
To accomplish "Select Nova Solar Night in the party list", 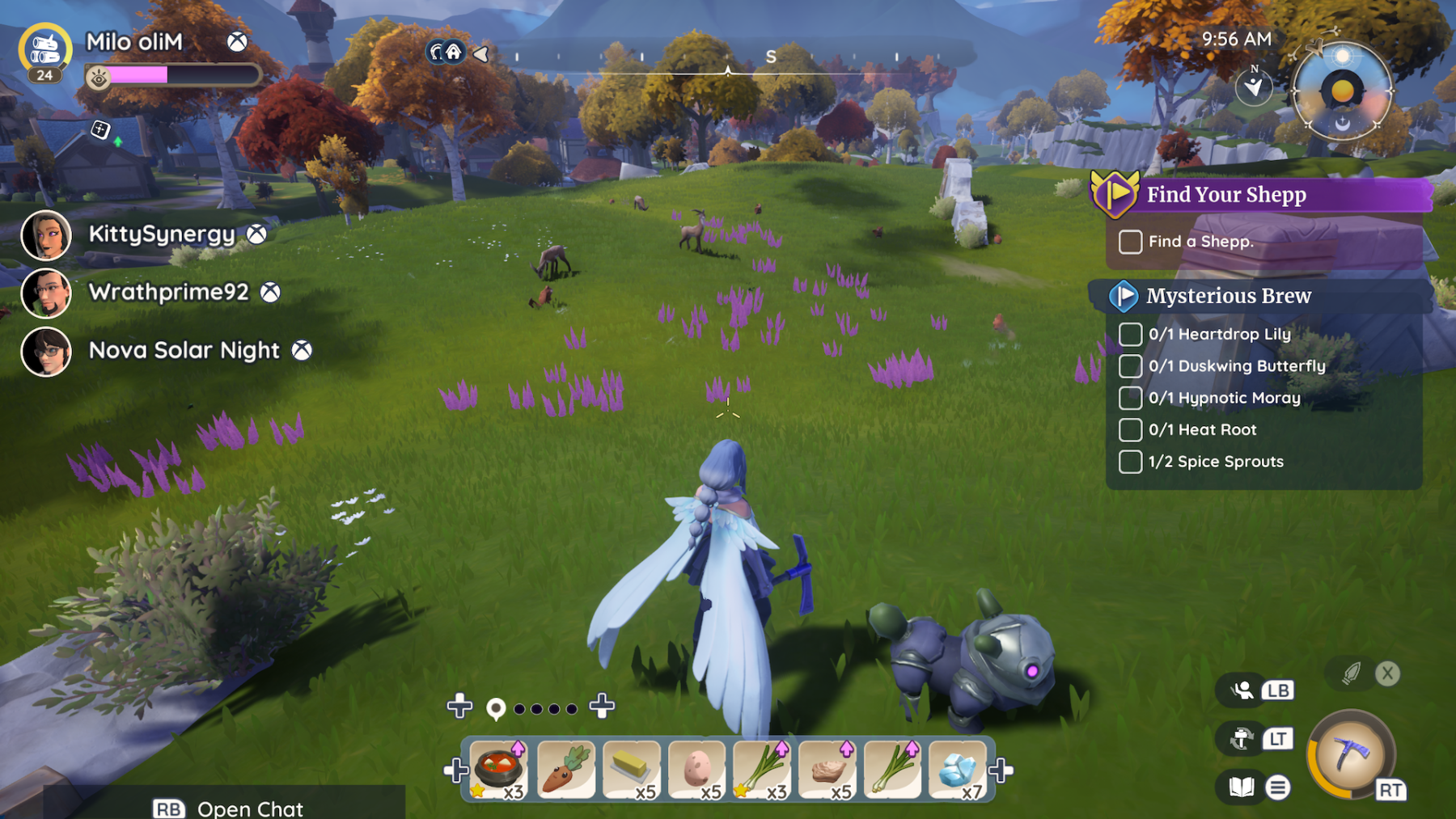I will [x=46, y=352].
